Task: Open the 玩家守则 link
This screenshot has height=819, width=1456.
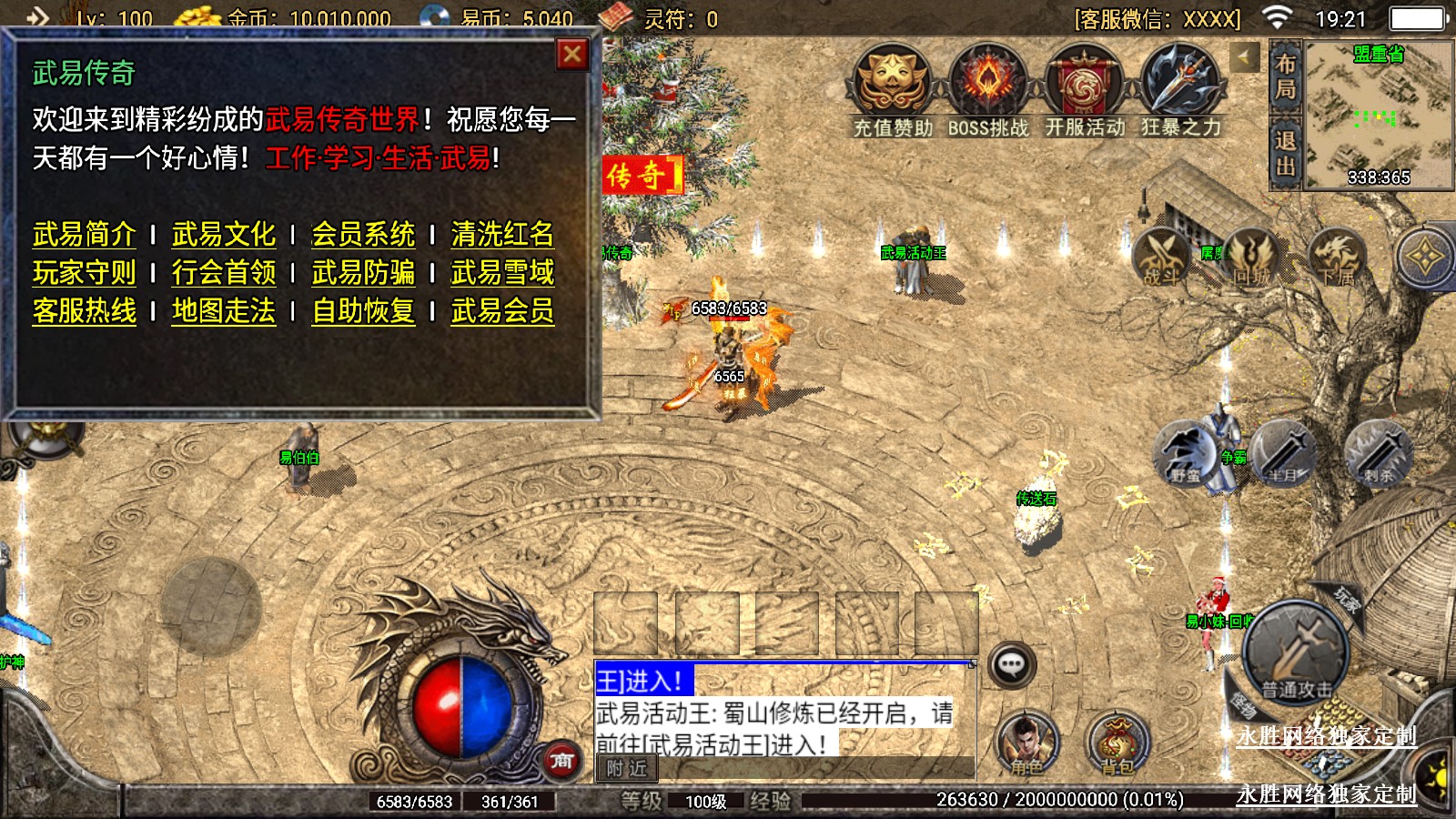Action: (x=84, y=273)
